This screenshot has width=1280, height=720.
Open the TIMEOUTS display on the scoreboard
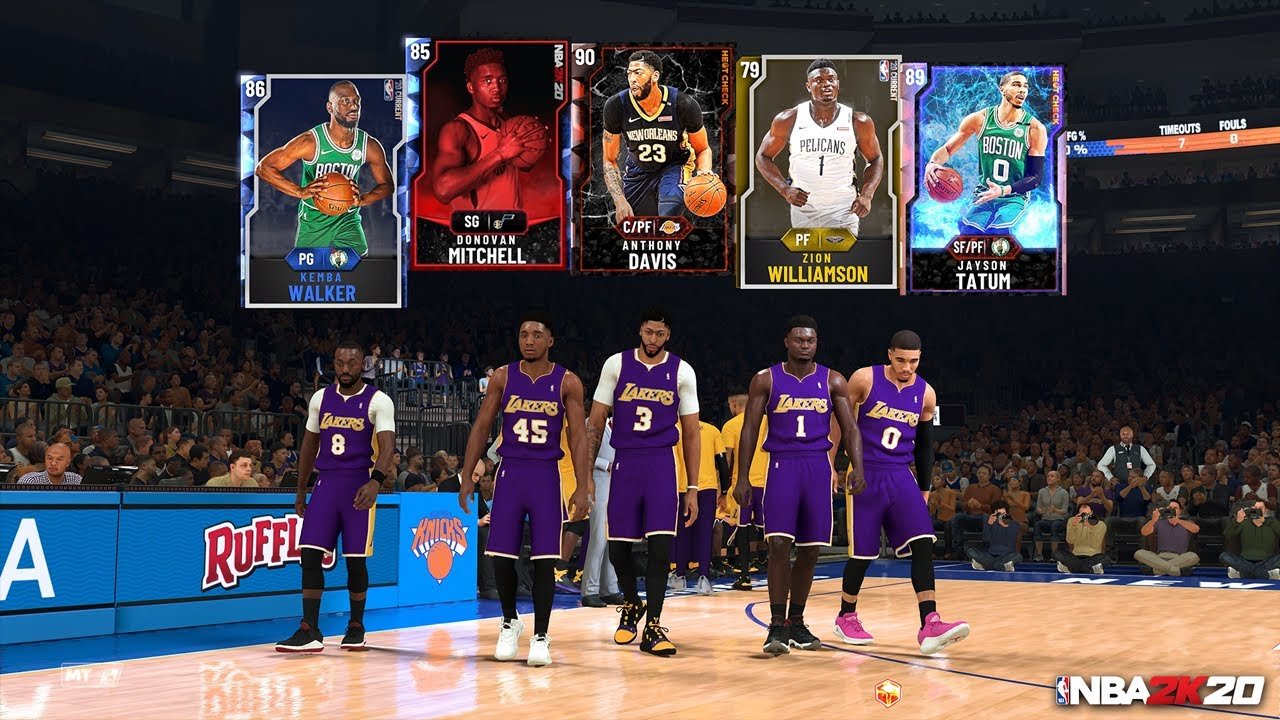point(1180,132)
